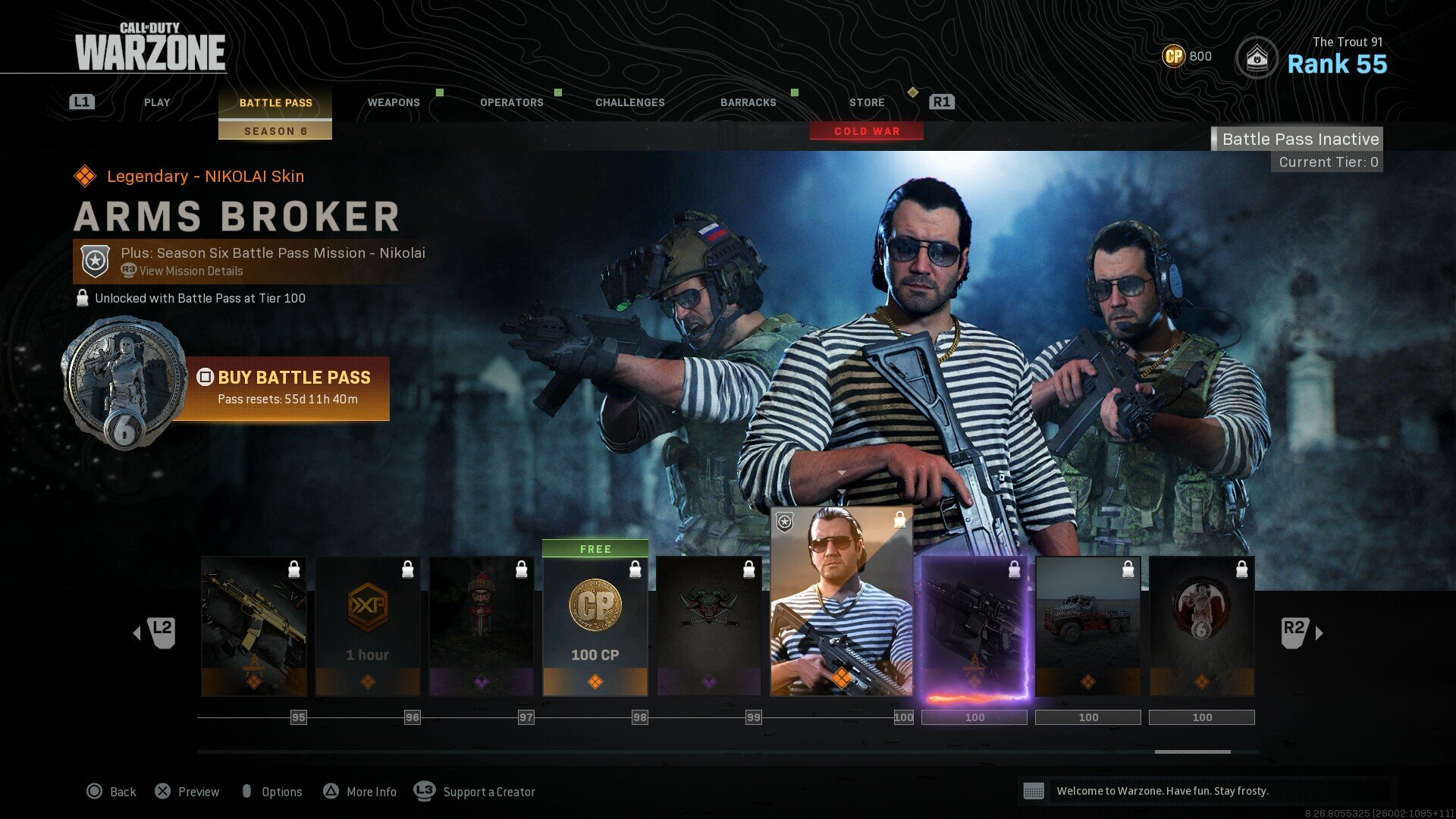1456x819 pixels.
Task: Open the Play tab
Action: click(x=157, y=102)
